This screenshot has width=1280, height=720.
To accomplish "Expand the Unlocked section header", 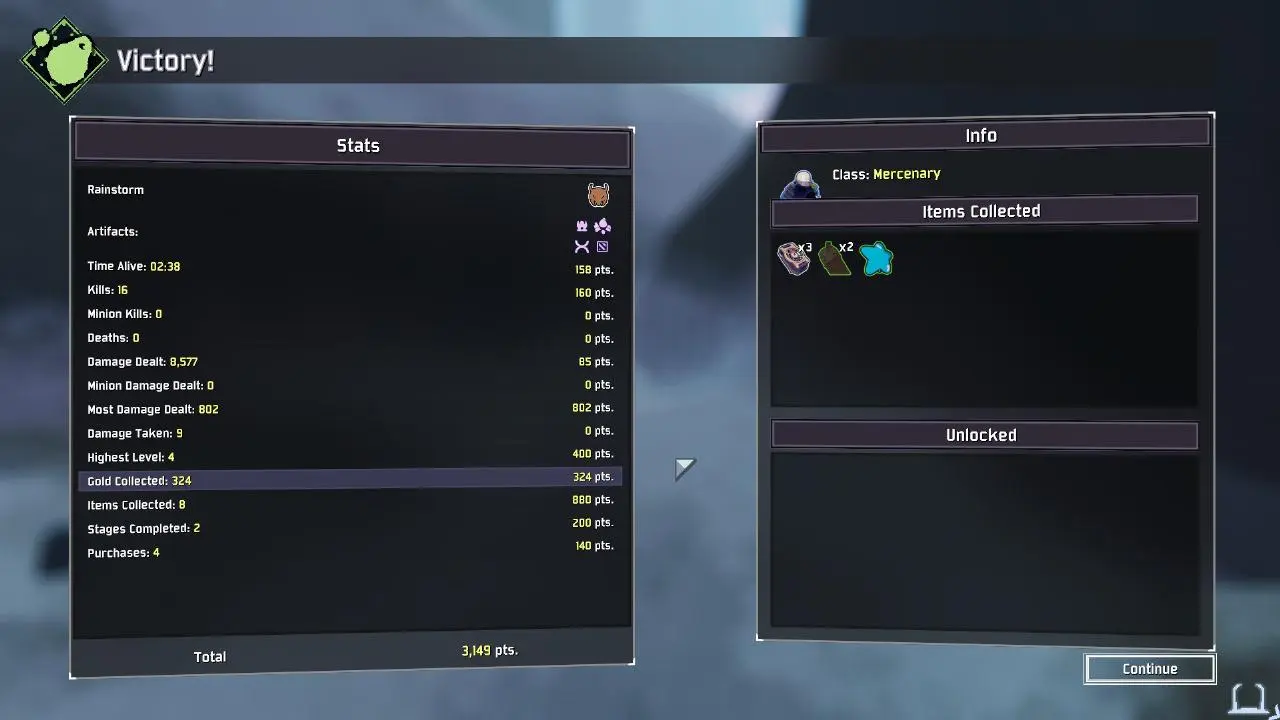I will pyautogui.click(x=982, y=434).
